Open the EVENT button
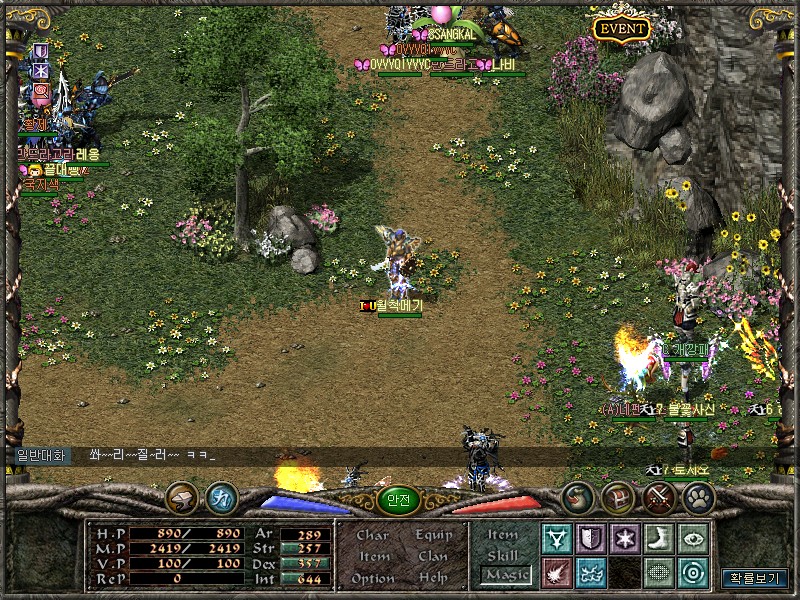 tap(621, 29)
